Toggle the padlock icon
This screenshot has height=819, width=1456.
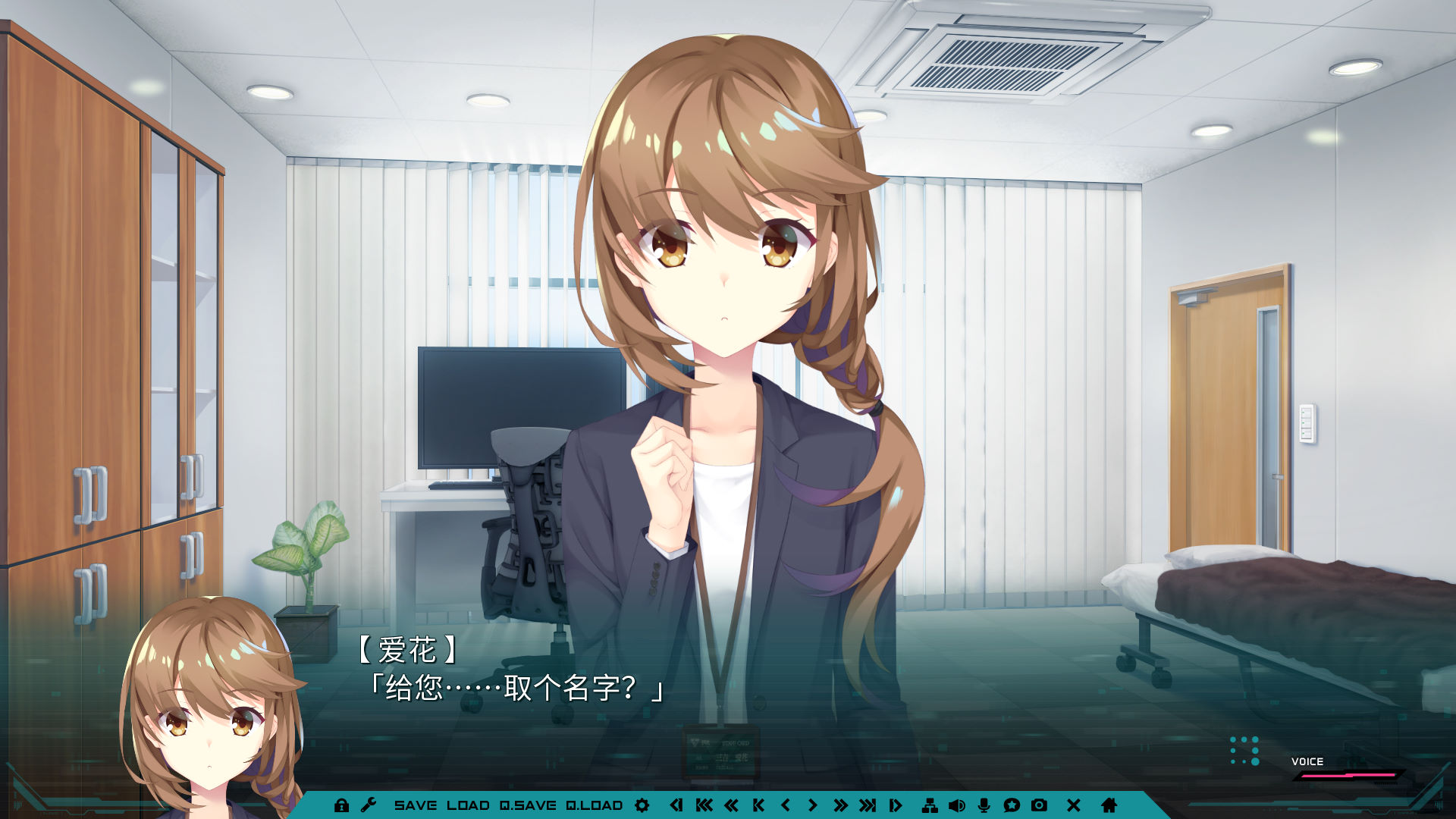pyautogui.click(x=341, y=805)
